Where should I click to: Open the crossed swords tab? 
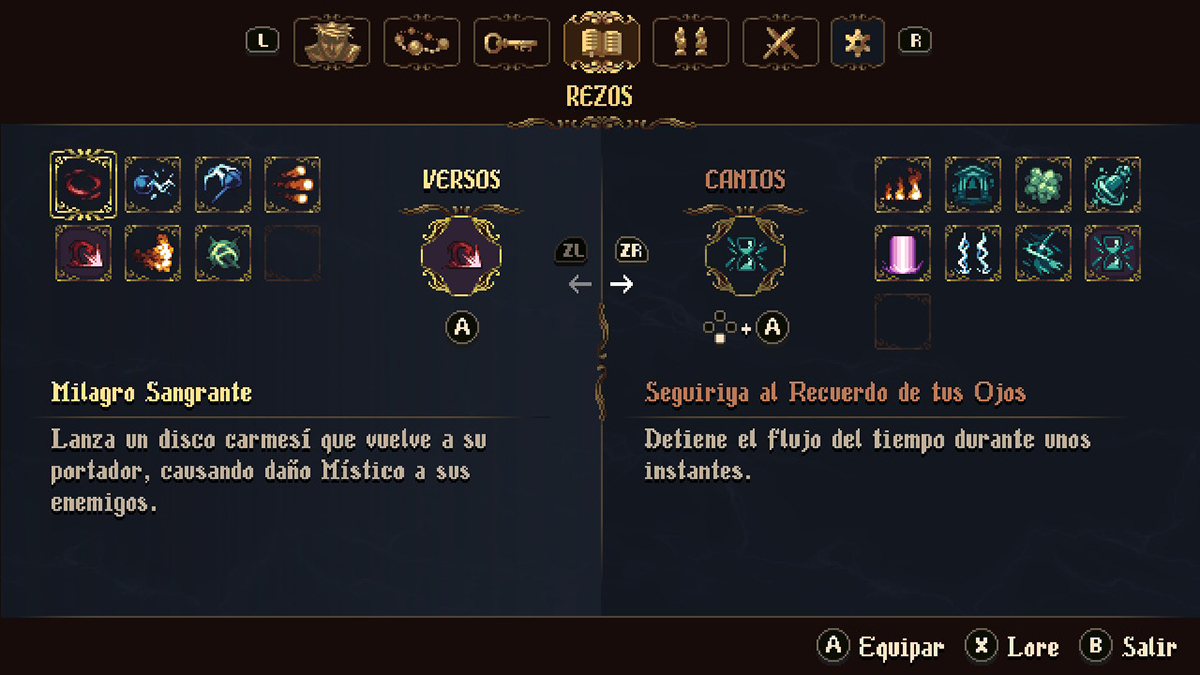781,43
